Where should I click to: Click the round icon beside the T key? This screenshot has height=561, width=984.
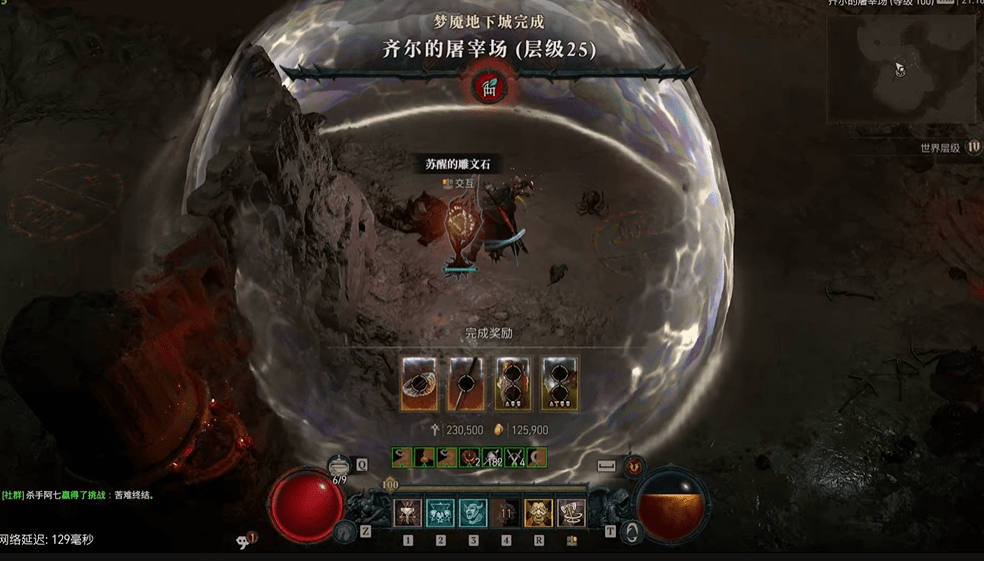pyautogui.click(x=630, y=532)
